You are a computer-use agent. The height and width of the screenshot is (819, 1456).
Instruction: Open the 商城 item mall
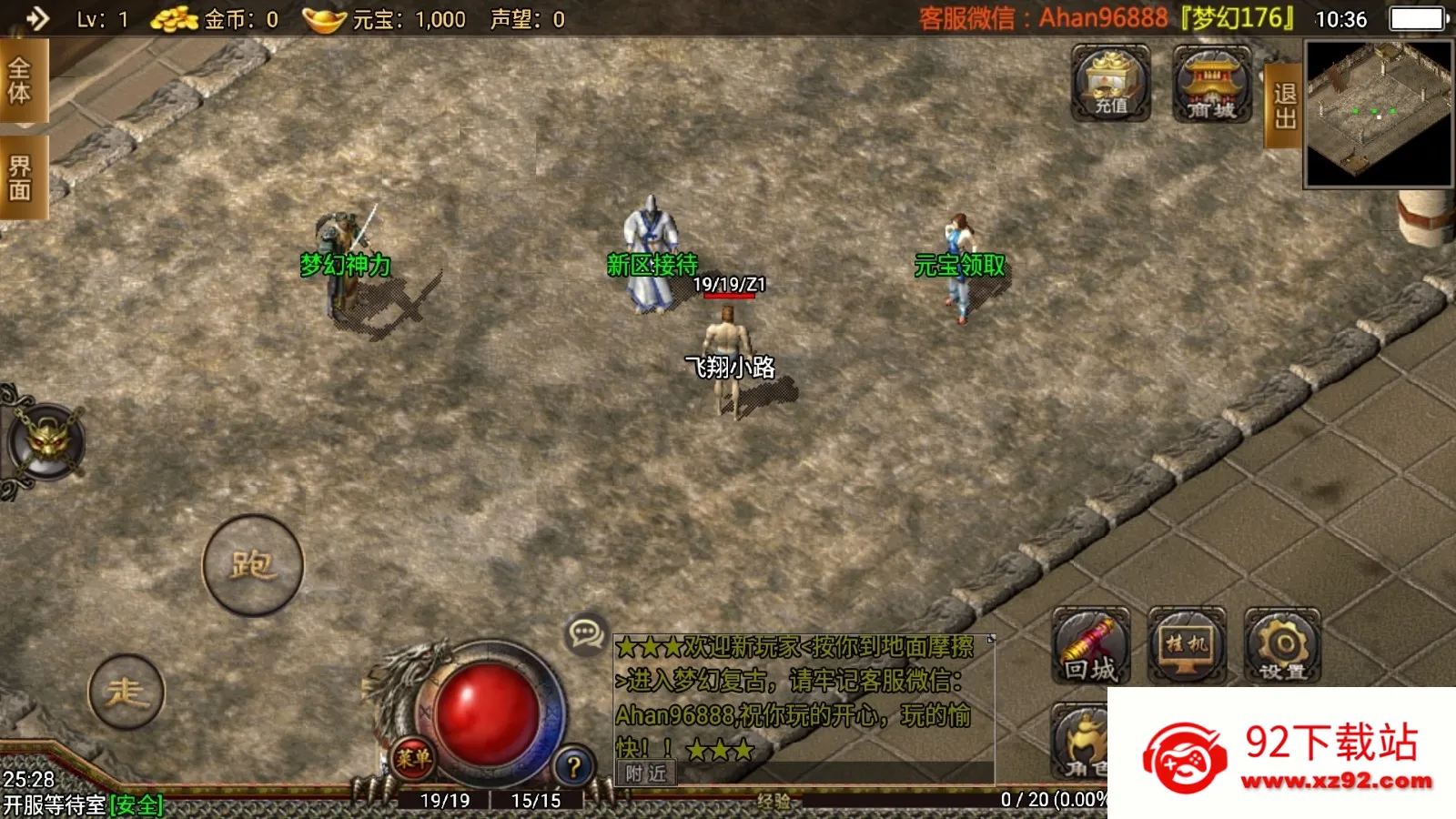(x=1210, y=85)
